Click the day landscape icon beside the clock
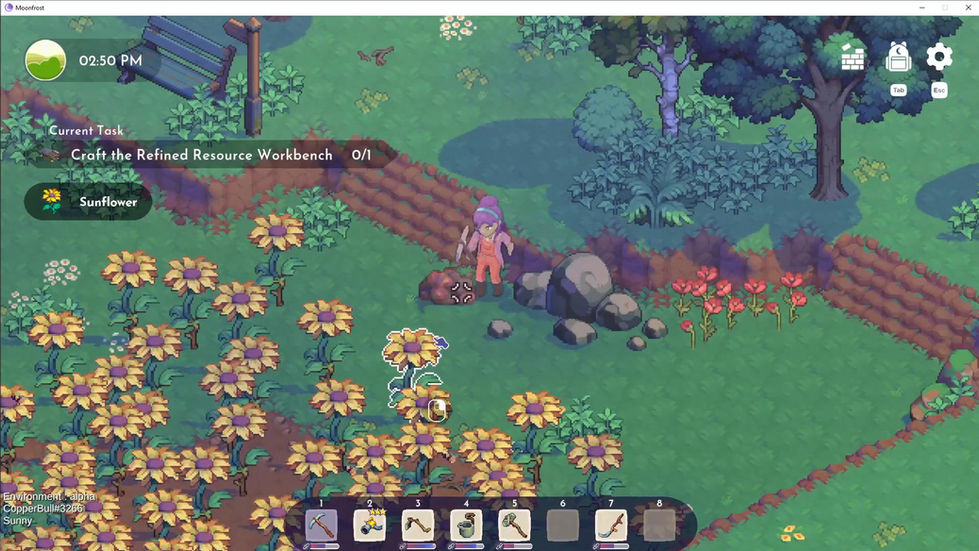Screen dimensions: 979x551 (x=45, y=60)
